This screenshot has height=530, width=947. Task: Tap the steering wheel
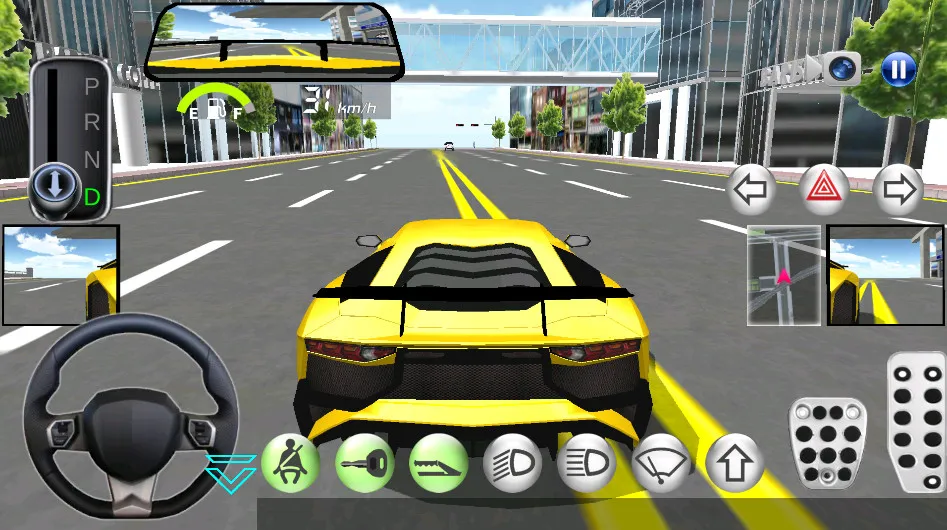tap(131, 420)
